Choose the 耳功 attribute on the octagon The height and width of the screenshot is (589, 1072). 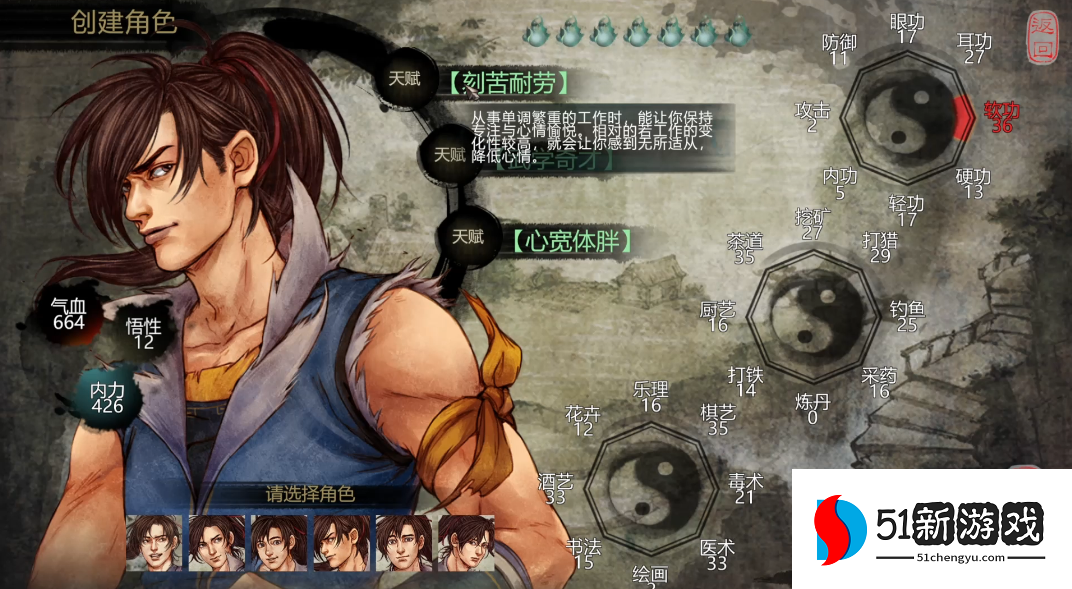point(974,49)
